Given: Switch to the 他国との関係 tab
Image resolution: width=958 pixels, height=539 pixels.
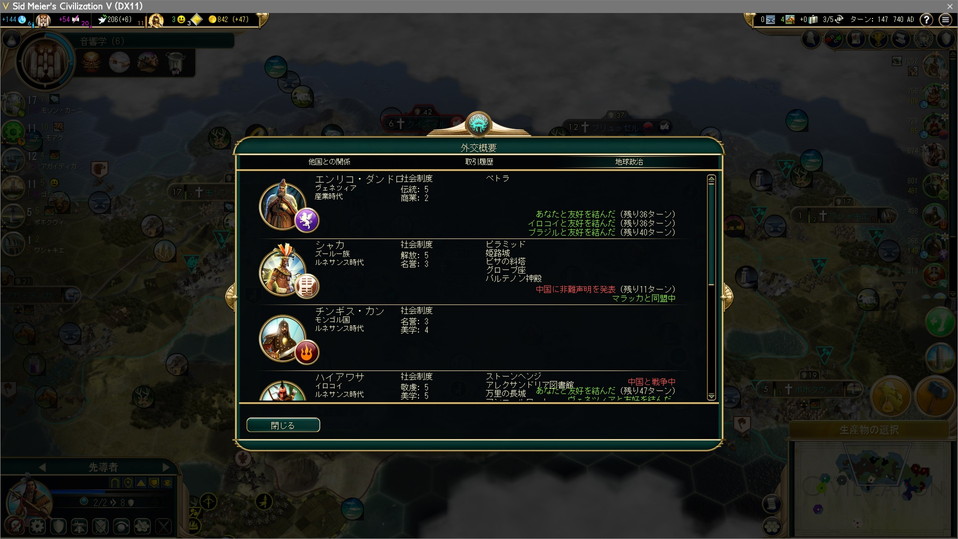Looking at the screenshot, I should (329, 161).
